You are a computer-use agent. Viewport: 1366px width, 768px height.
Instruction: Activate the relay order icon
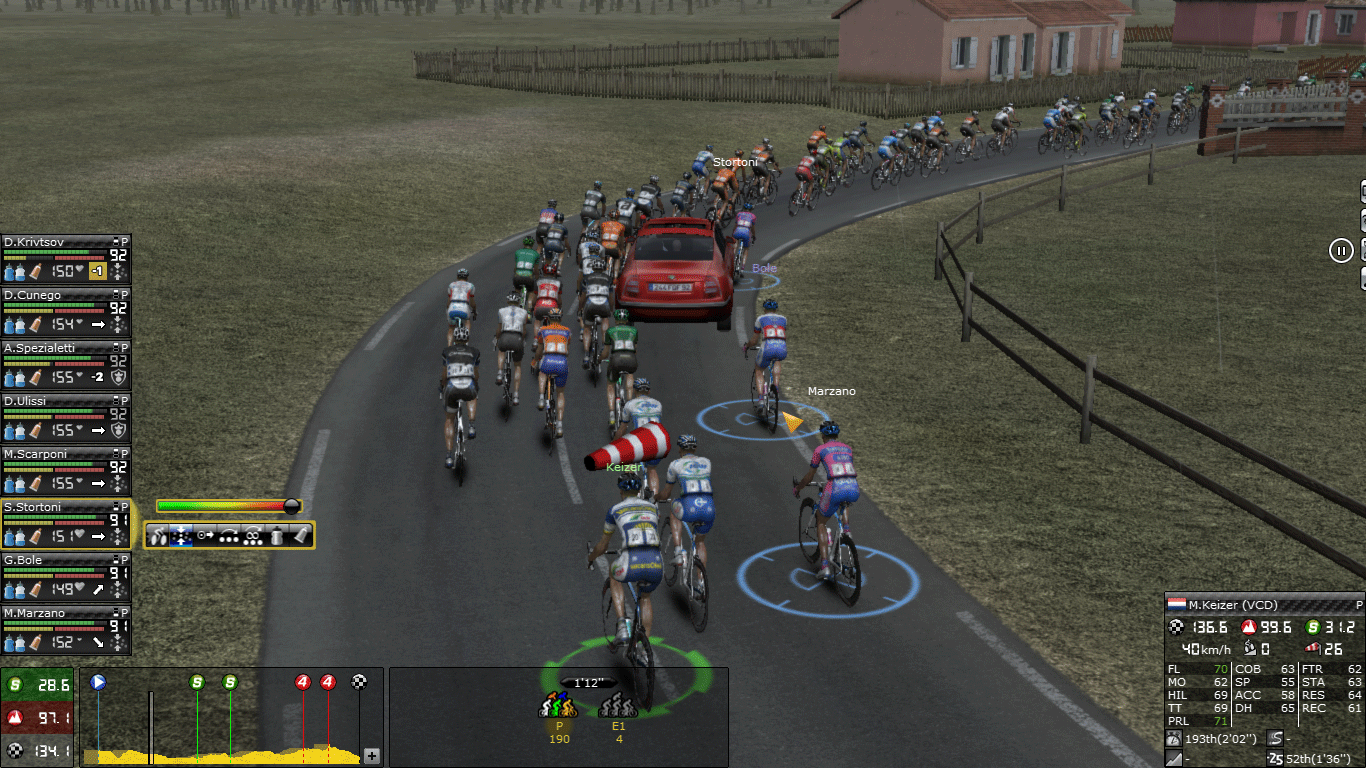pyautogui.click(x=230, y=536)
